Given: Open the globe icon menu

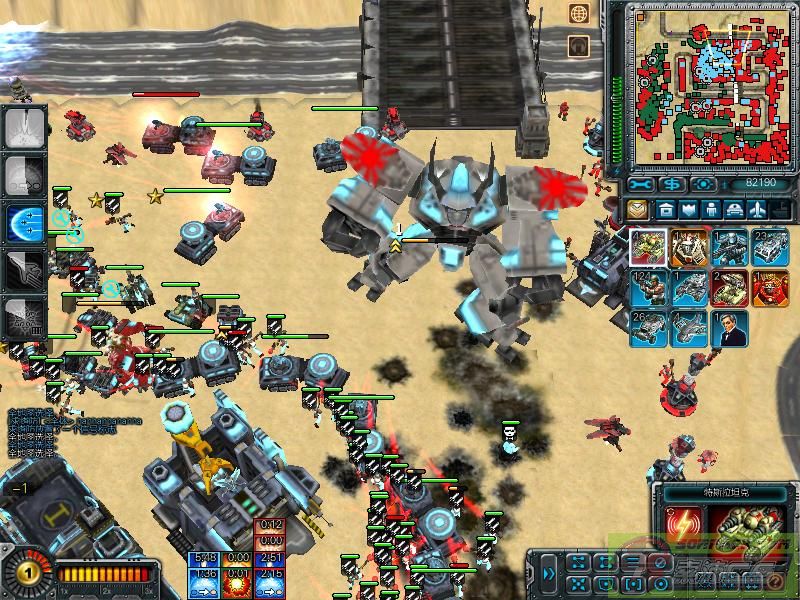Looking at the screenshot, I should click(578, 14).
